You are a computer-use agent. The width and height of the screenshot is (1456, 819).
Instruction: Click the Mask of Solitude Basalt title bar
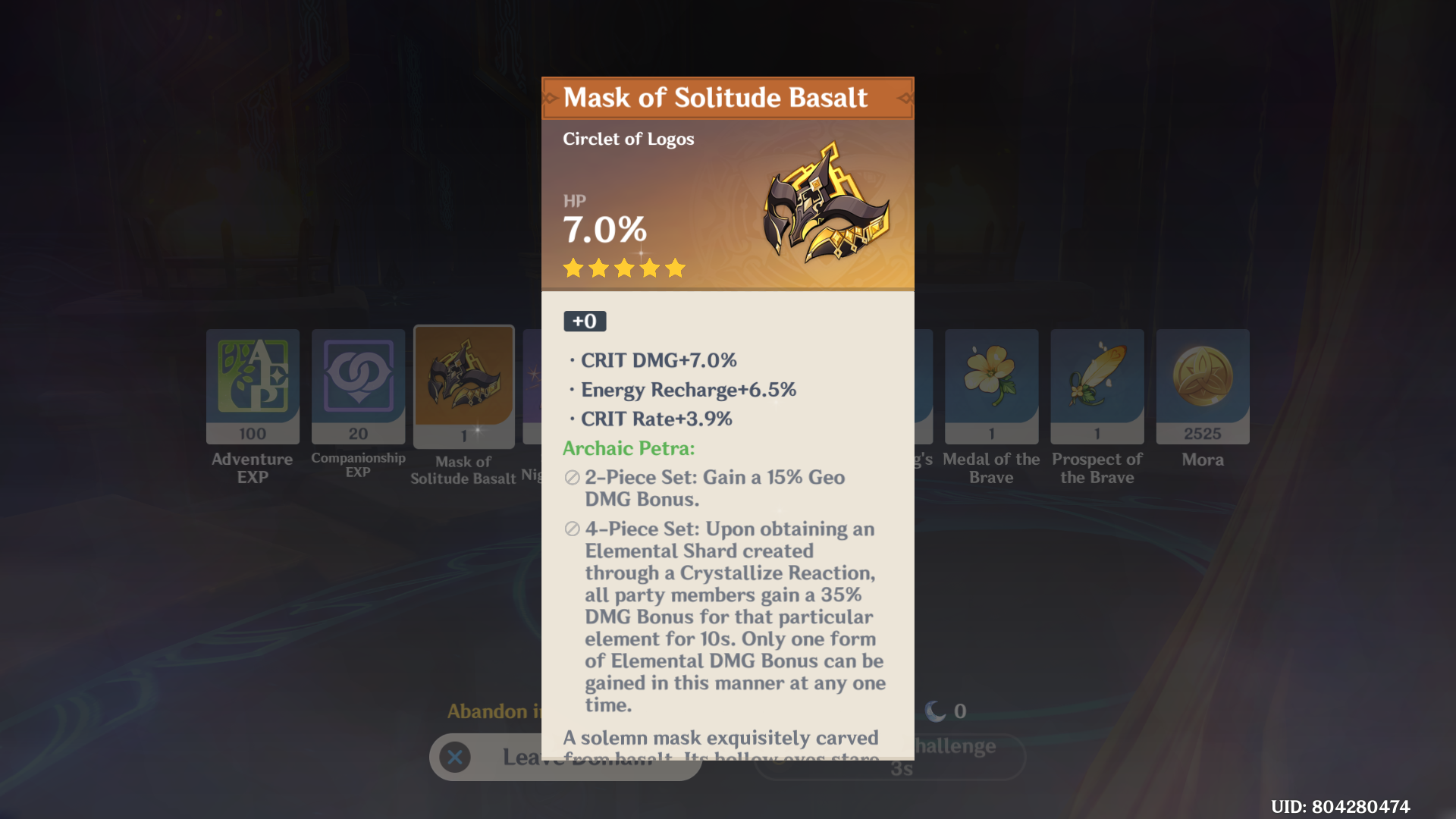click(726, 97)
